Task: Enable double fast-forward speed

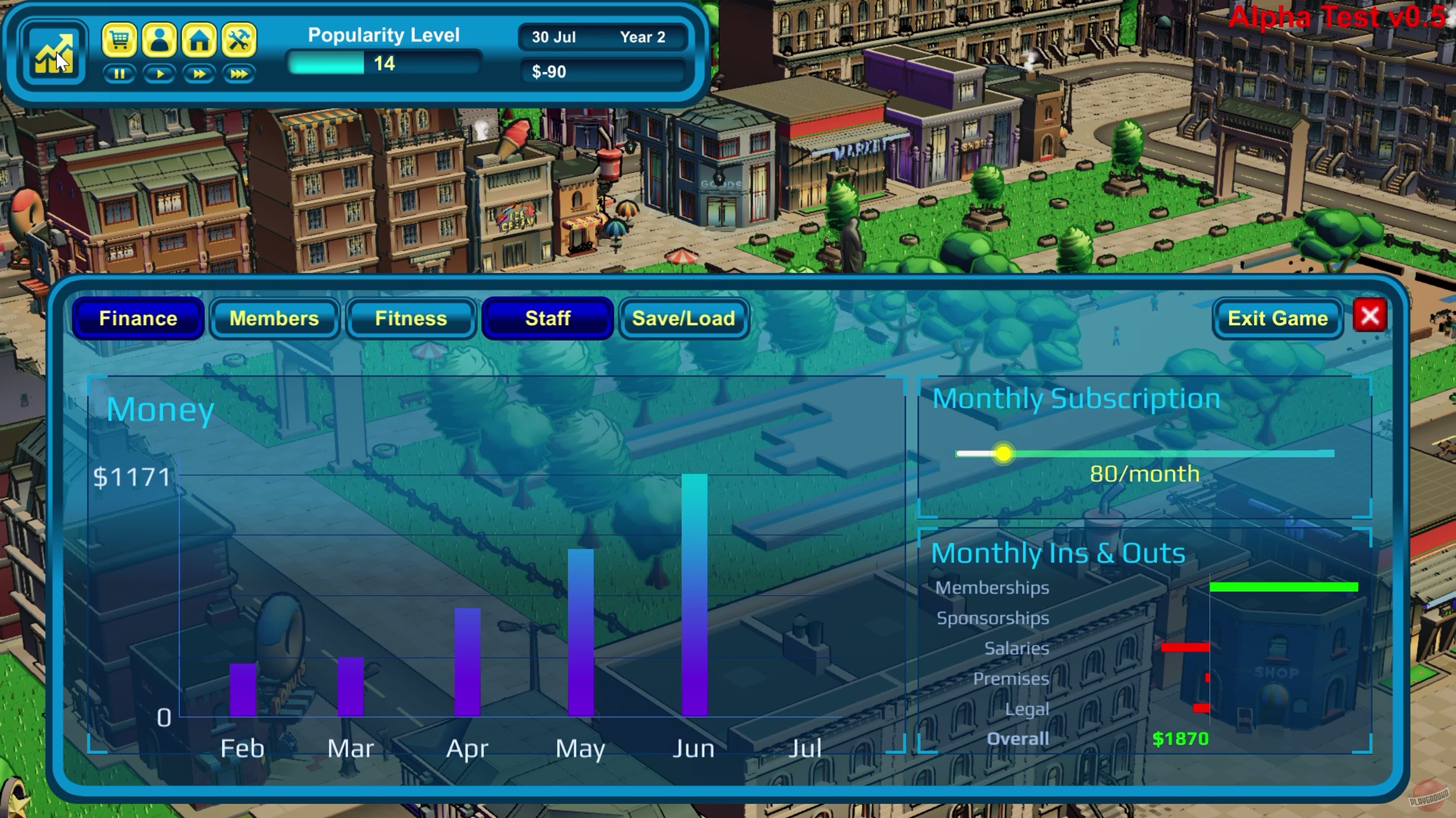Action: point(198,73)
